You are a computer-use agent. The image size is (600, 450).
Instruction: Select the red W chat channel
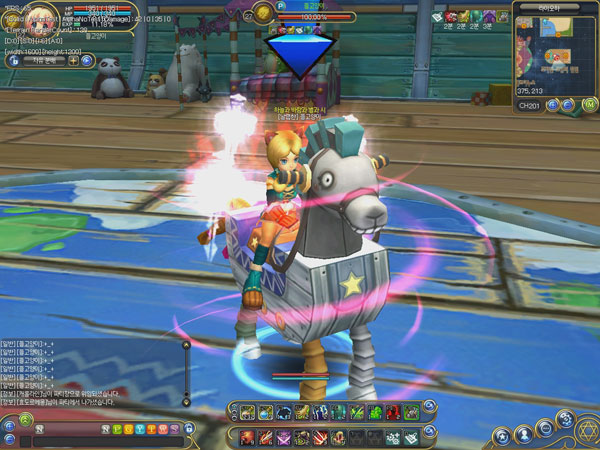[x=163, y=428]
